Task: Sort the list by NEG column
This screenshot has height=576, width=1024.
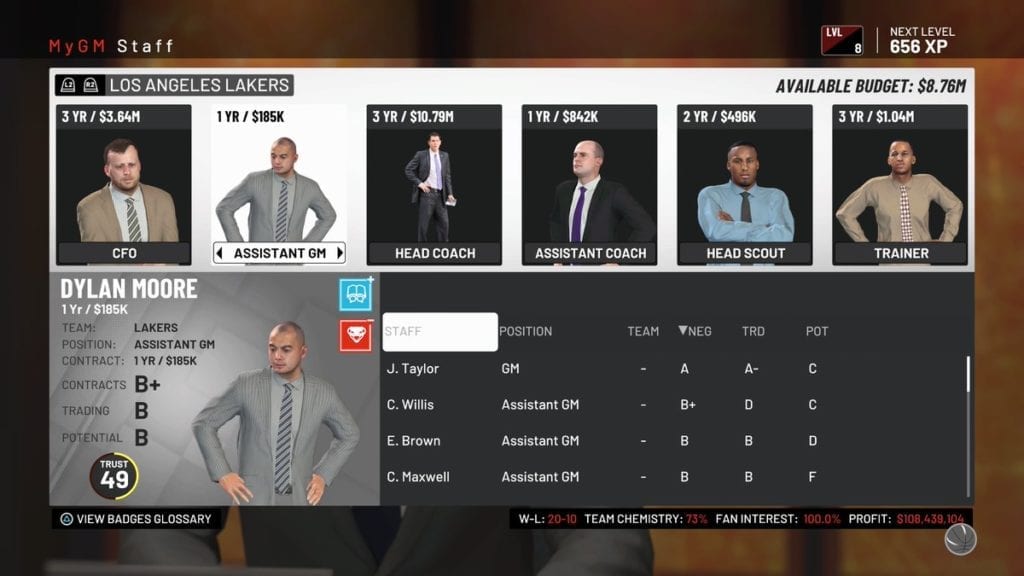Action: (695, 331)
